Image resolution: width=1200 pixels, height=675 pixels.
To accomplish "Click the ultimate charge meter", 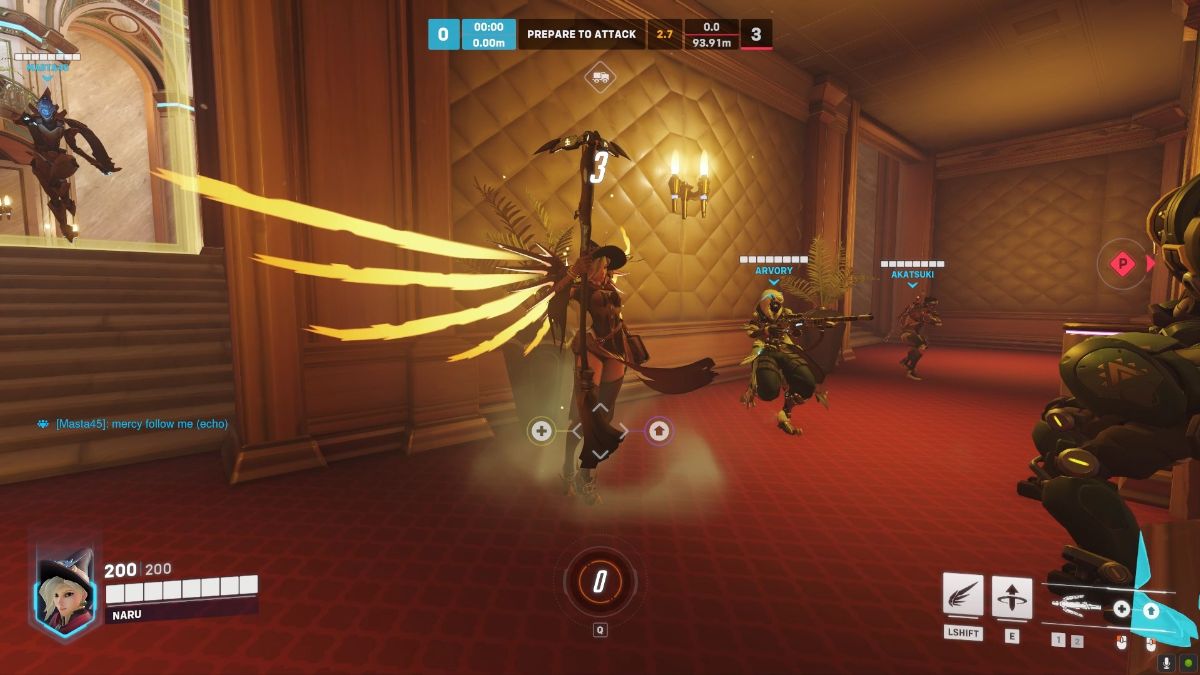I will 599,581.
